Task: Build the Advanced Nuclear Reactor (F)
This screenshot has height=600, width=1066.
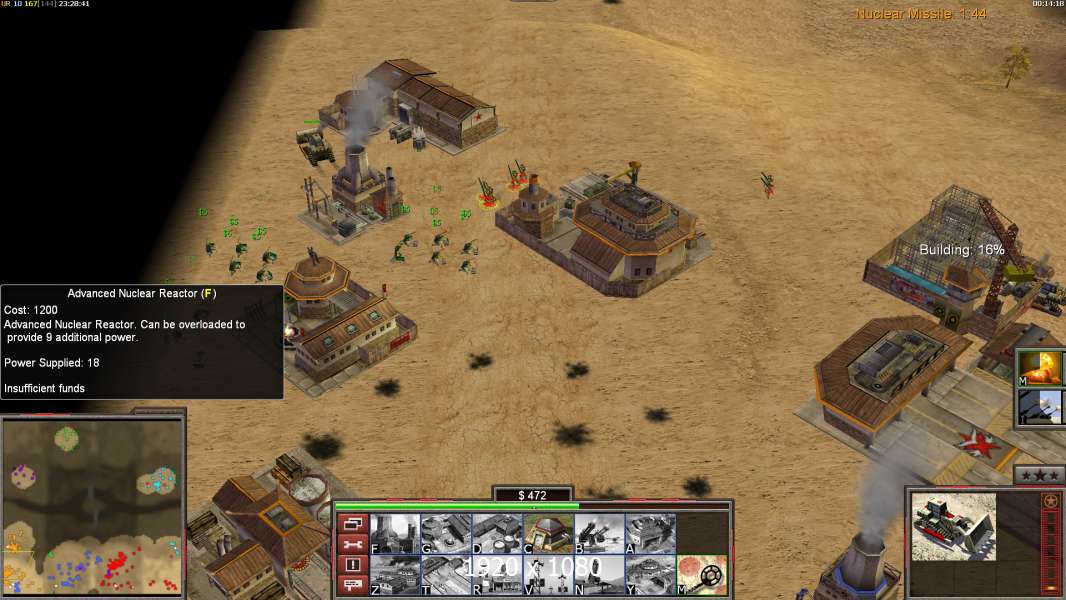Action: tap(395, 533)
